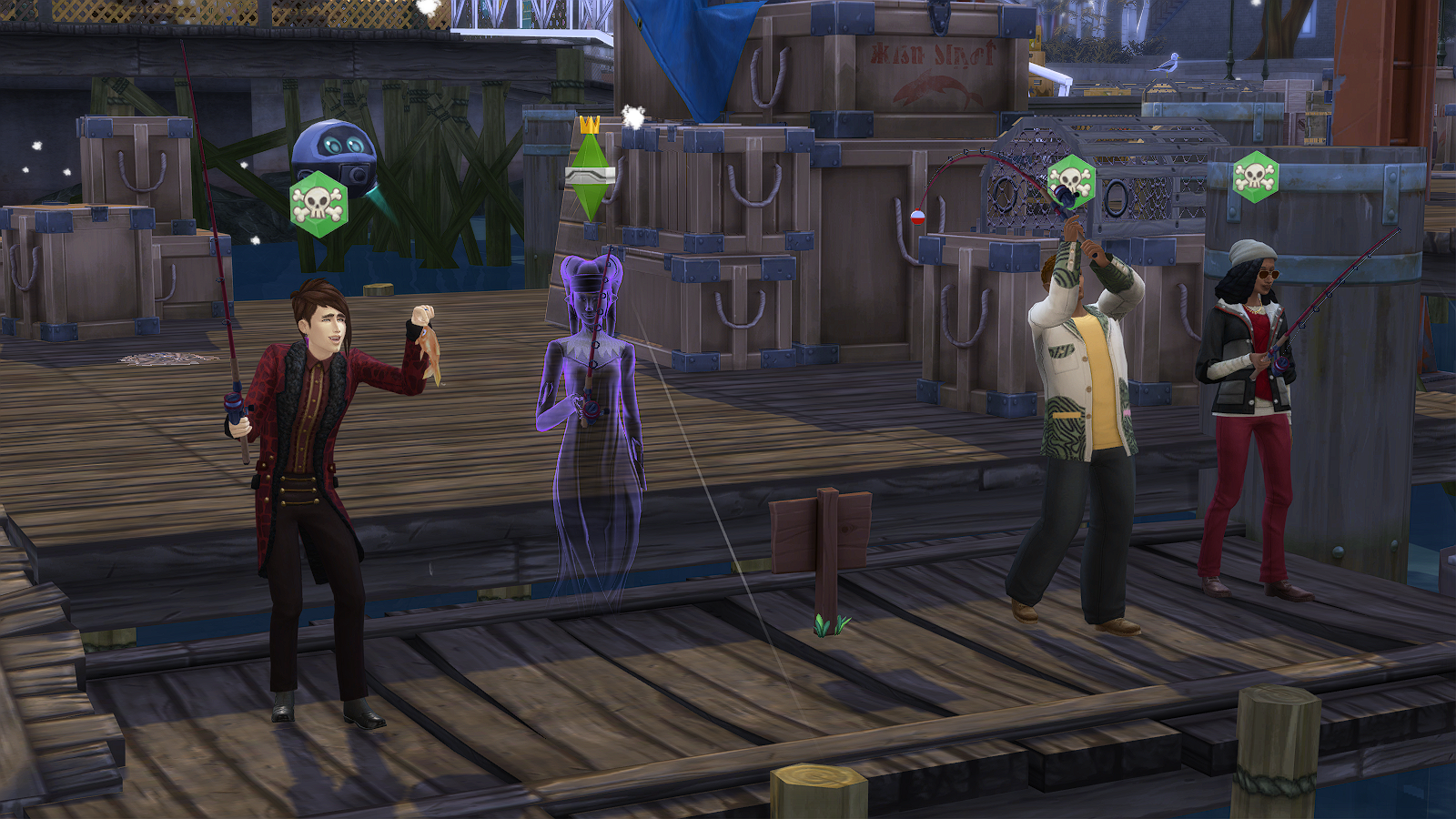Image resolution: width=1456 pixels, height=819 pixels.
Task: Select the skull badge above the beanie-wearing Sim
Action: coord(1256,177)
